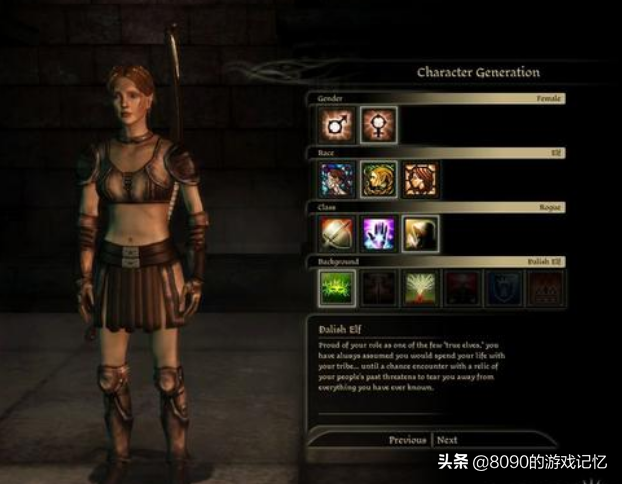Select the female gender icon
The width and height of the screenshot is (622, 484).
tap(379, 126)
